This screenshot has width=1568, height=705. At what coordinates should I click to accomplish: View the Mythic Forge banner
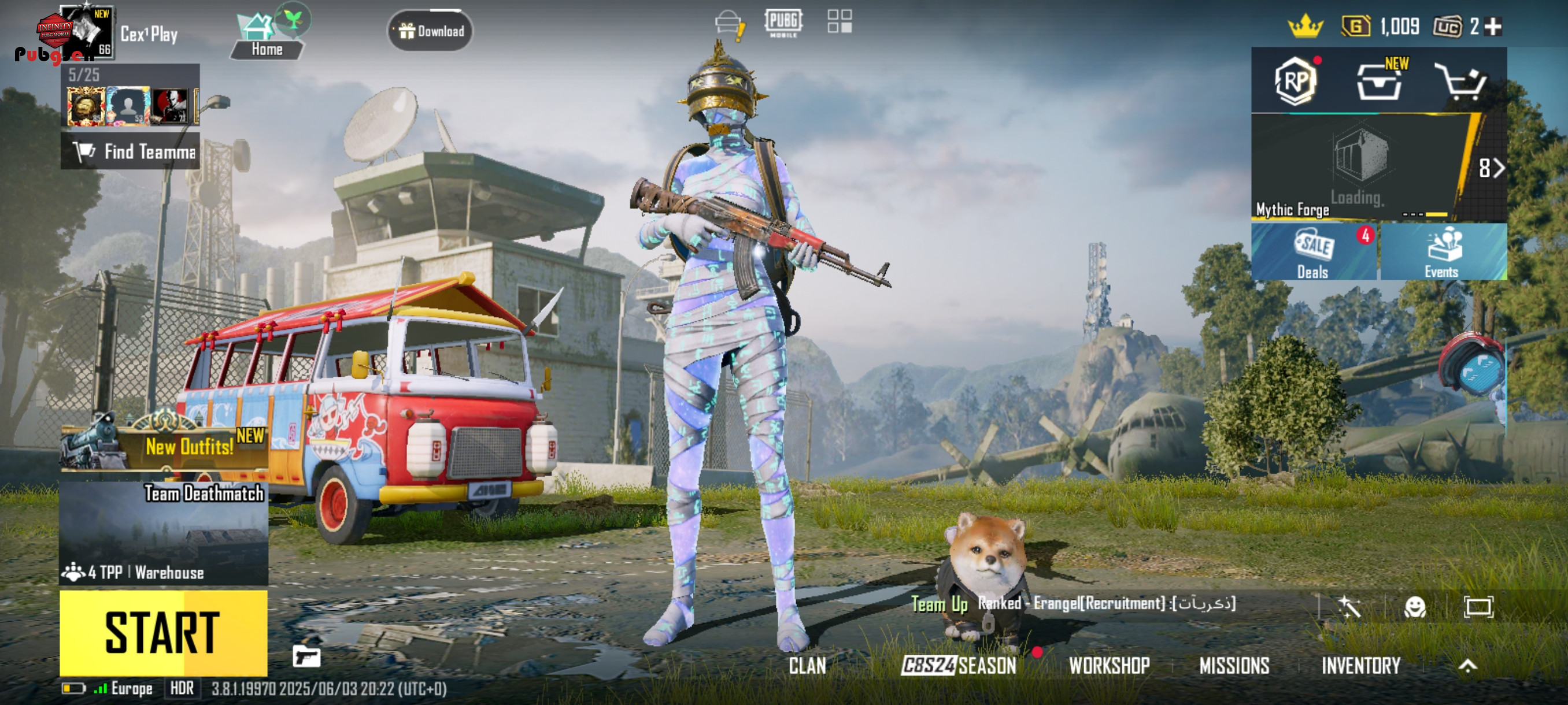(1363, 167)
